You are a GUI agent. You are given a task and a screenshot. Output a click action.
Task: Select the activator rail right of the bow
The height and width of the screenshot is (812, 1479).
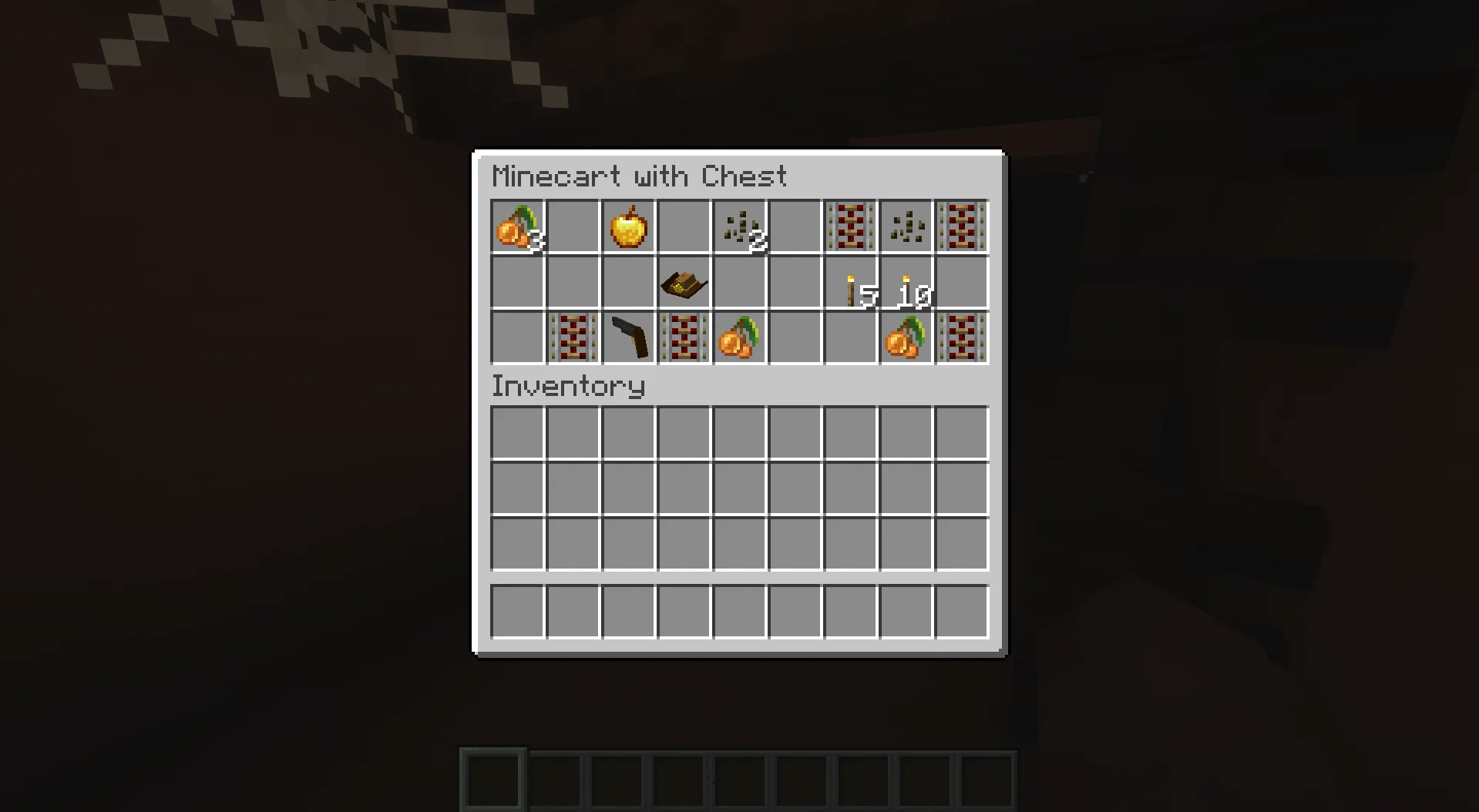tap(683, 337)
